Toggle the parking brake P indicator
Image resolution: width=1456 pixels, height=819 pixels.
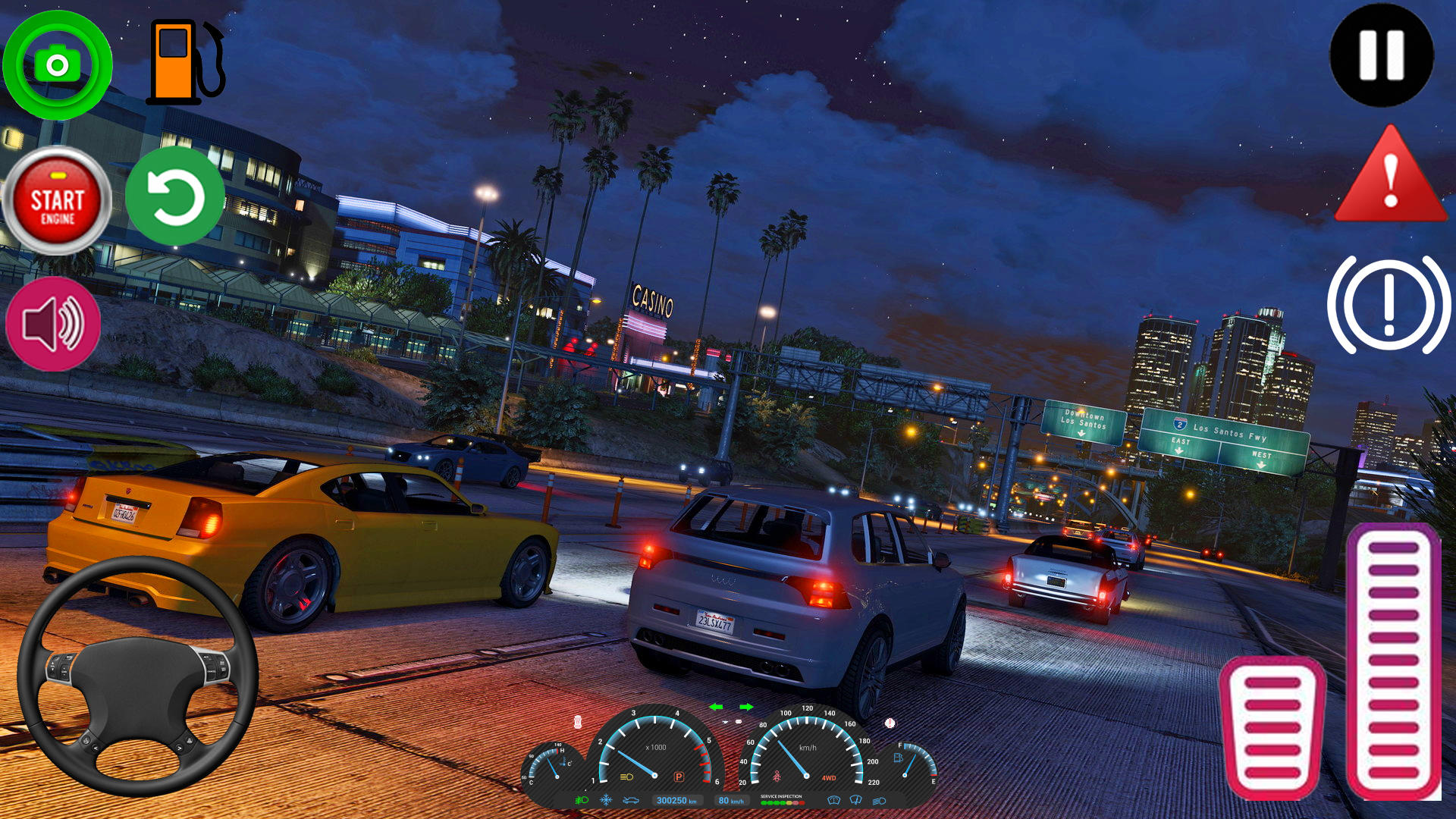click(x=679, y=777)
